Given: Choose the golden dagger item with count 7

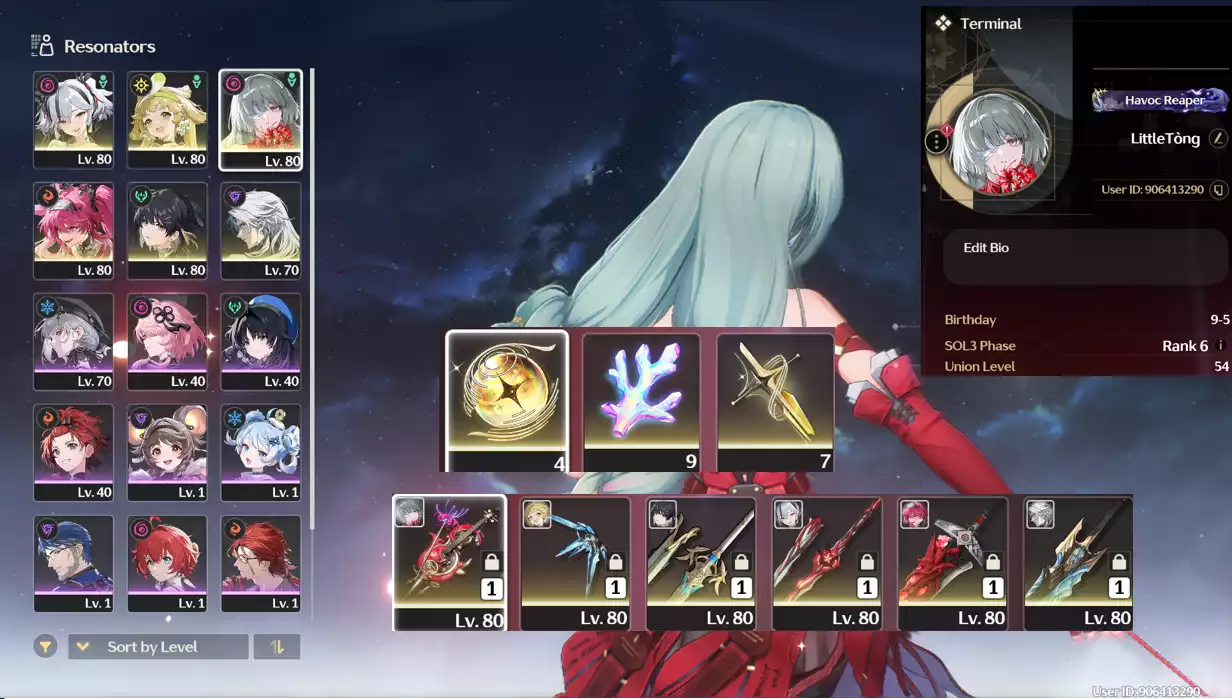Looking at the screenshot, I should click(775, 400).
